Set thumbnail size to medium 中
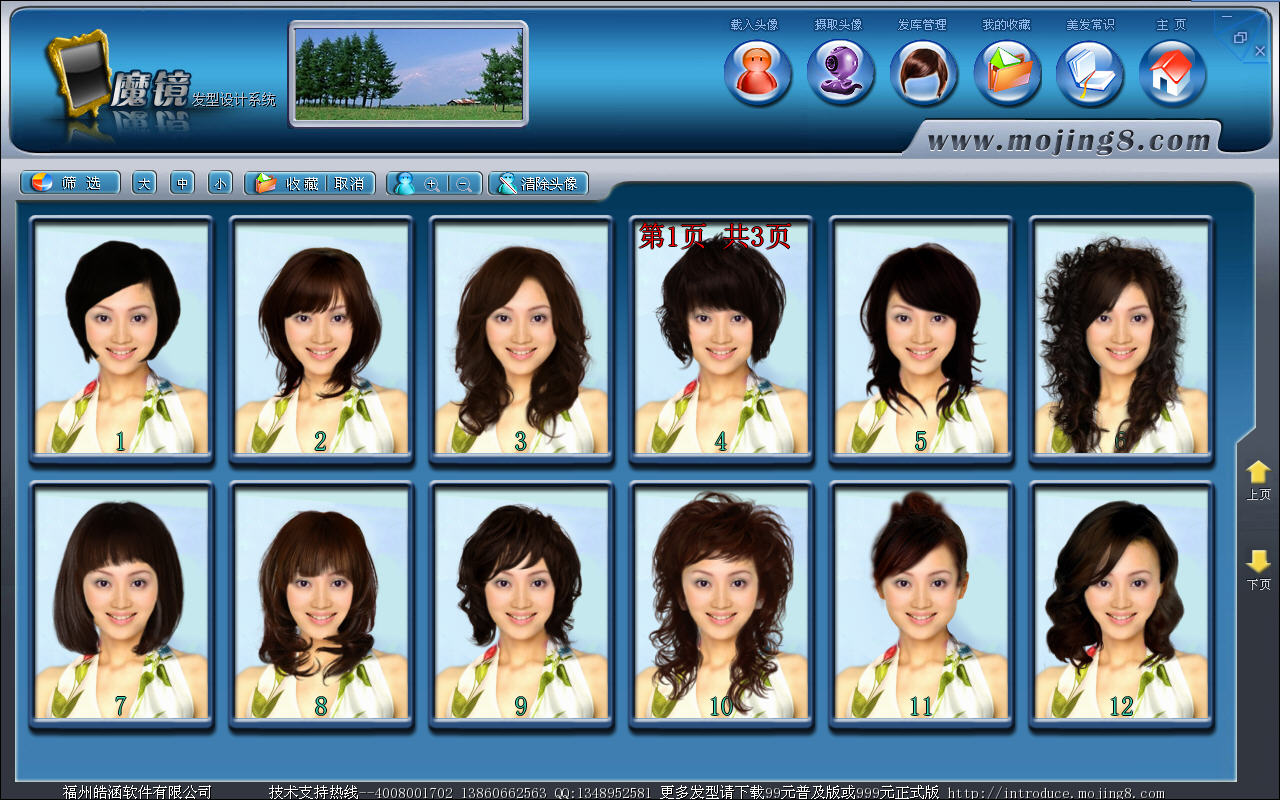Screen dimensions: 1280x800 point(182,183)
